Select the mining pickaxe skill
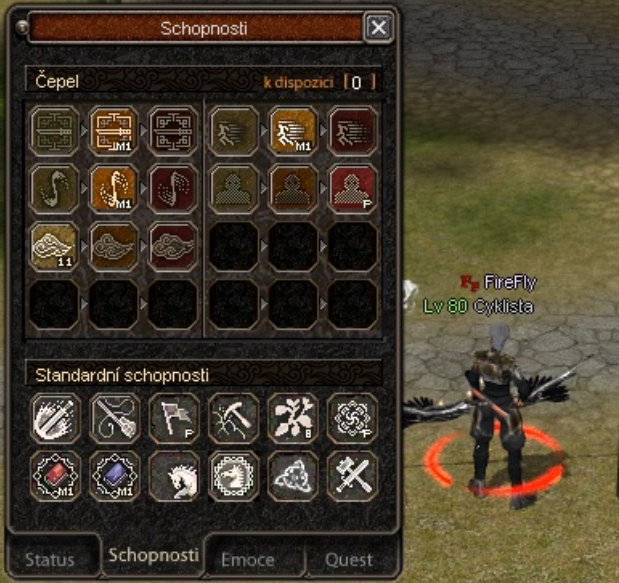 (x=233, y=418)
